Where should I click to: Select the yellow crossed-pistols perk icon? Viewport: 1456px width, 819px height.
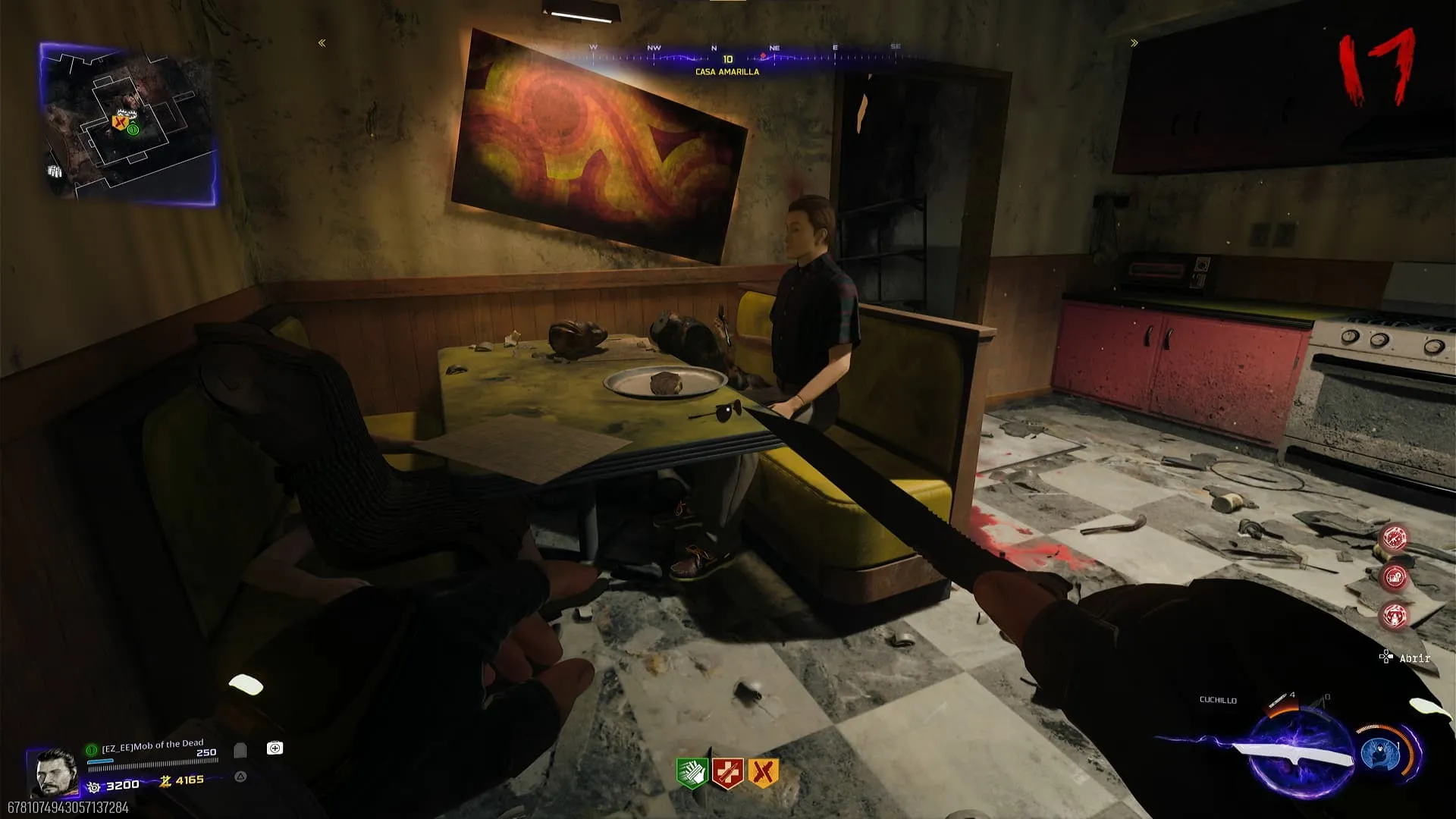763,773
